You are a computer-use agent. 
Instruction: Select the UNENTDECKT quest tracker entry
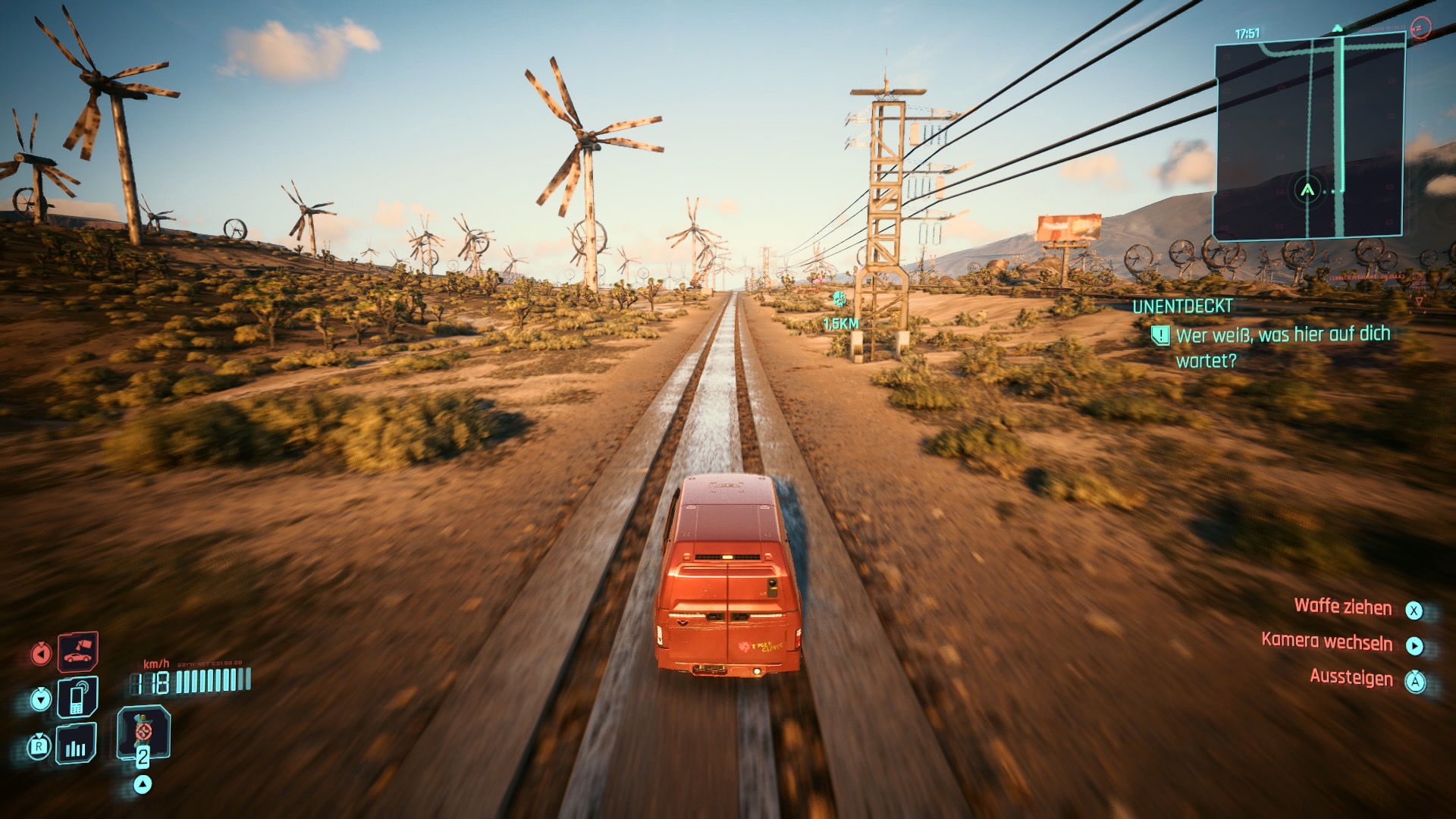(x=1182, y=306)
